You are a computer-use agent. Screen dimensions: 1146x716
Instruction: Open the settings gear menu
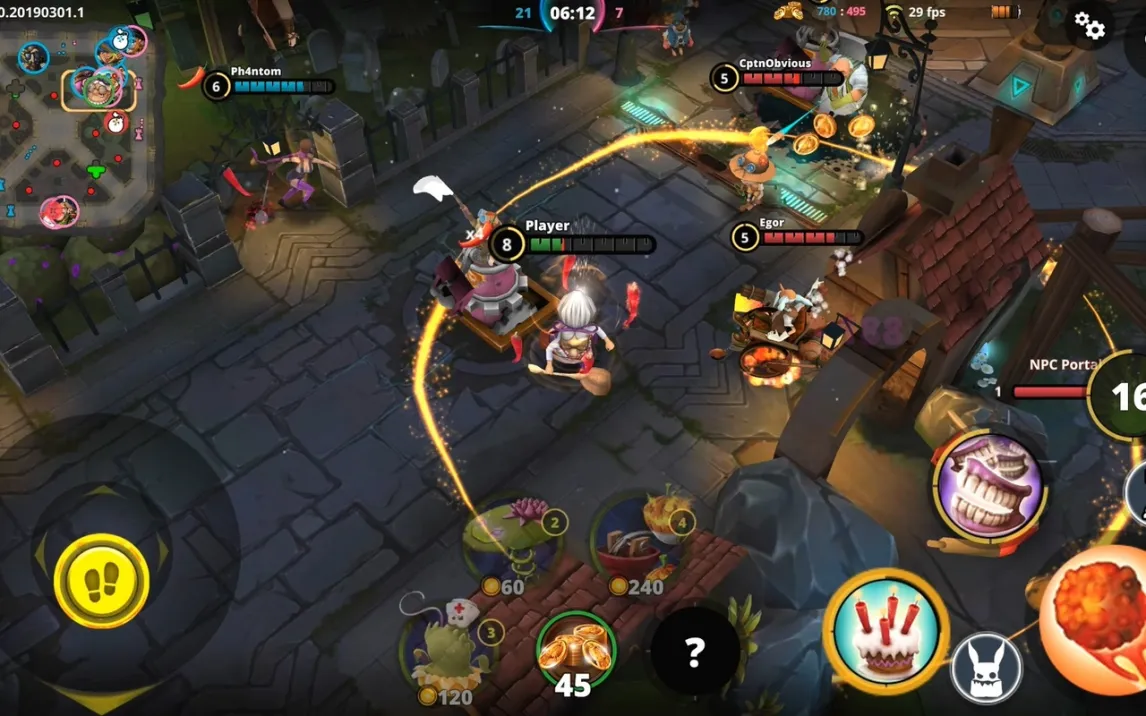coord(1088,27)
